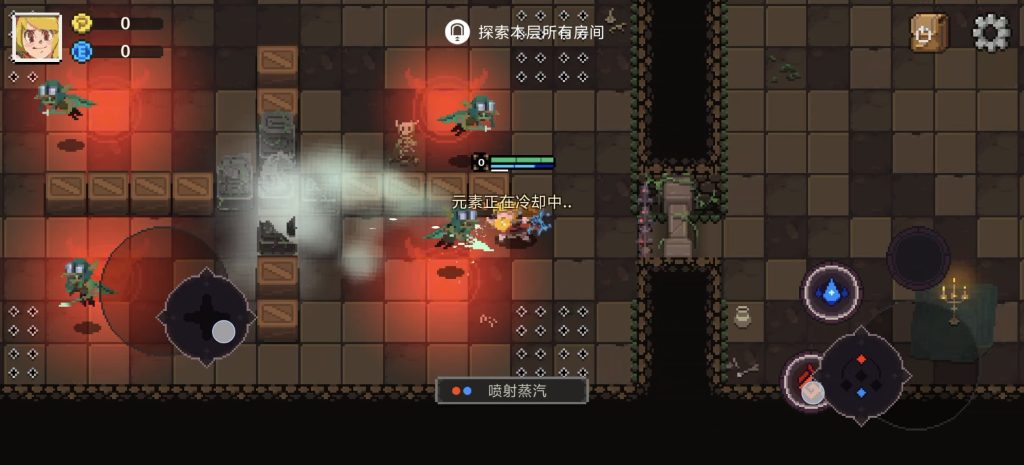
Task: Tap the 喷射蒸汽 skill combo label
Action: 512,390
